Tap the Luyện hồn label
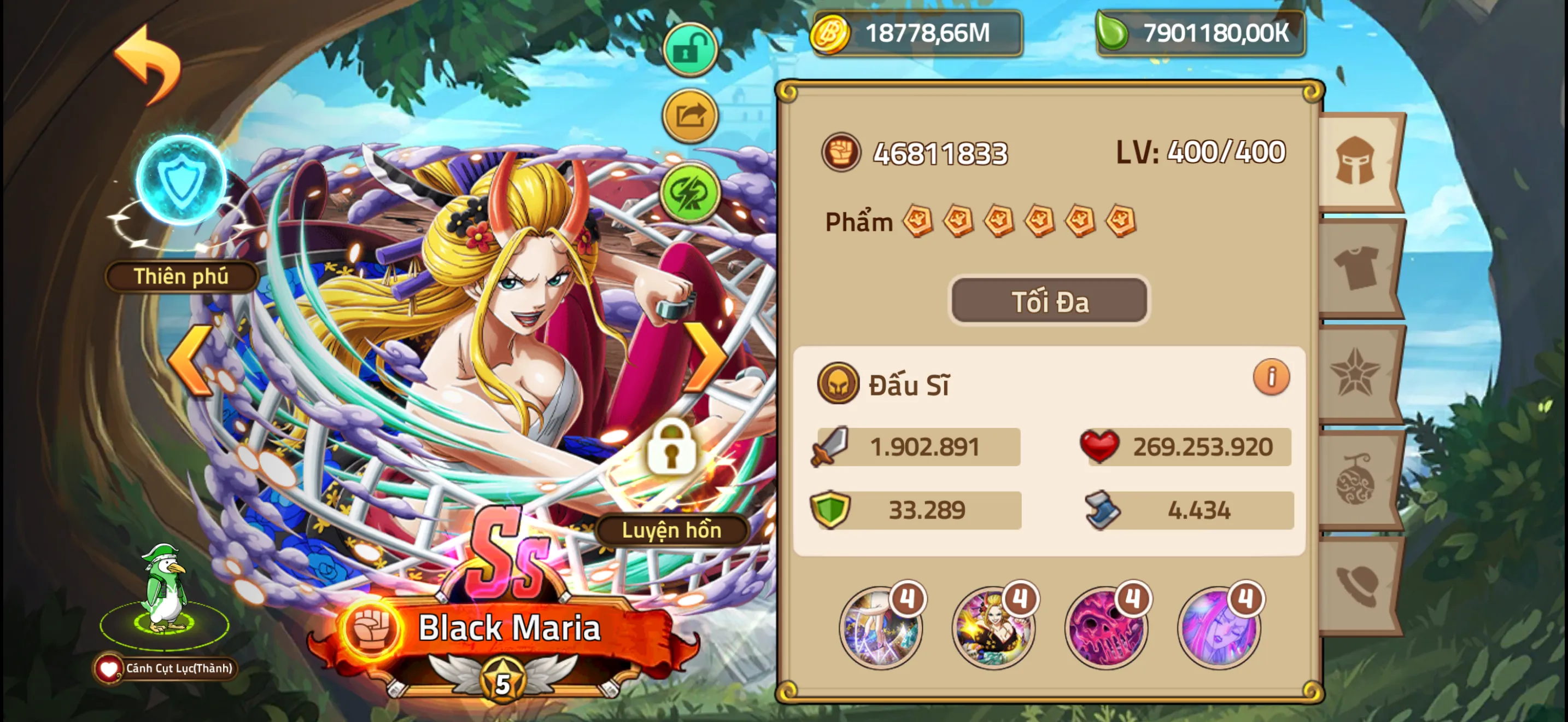The height and width of the screenshot is (722, 1568). 671,529
